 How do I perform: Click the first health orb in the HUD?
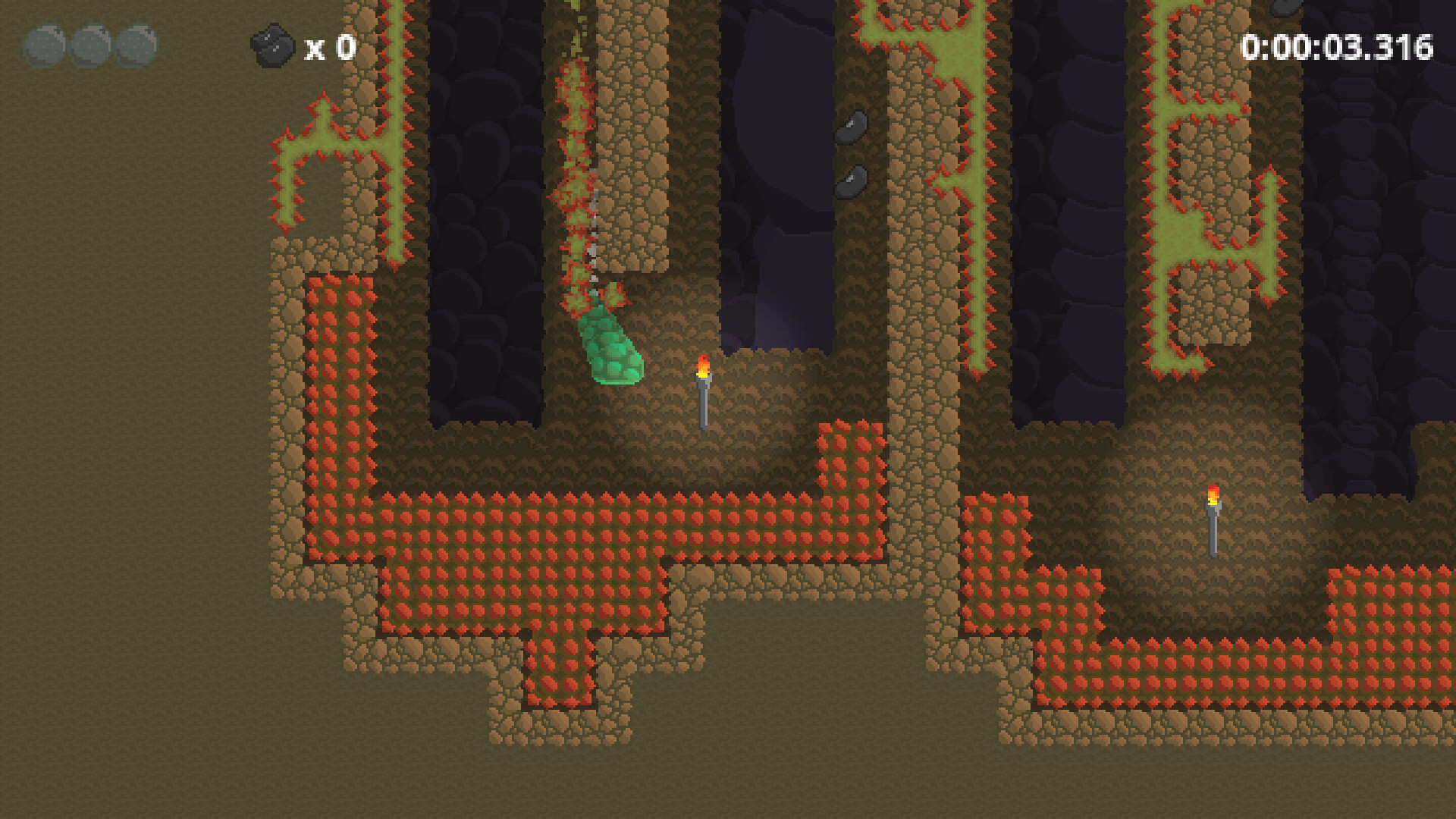tap(47, 45)
